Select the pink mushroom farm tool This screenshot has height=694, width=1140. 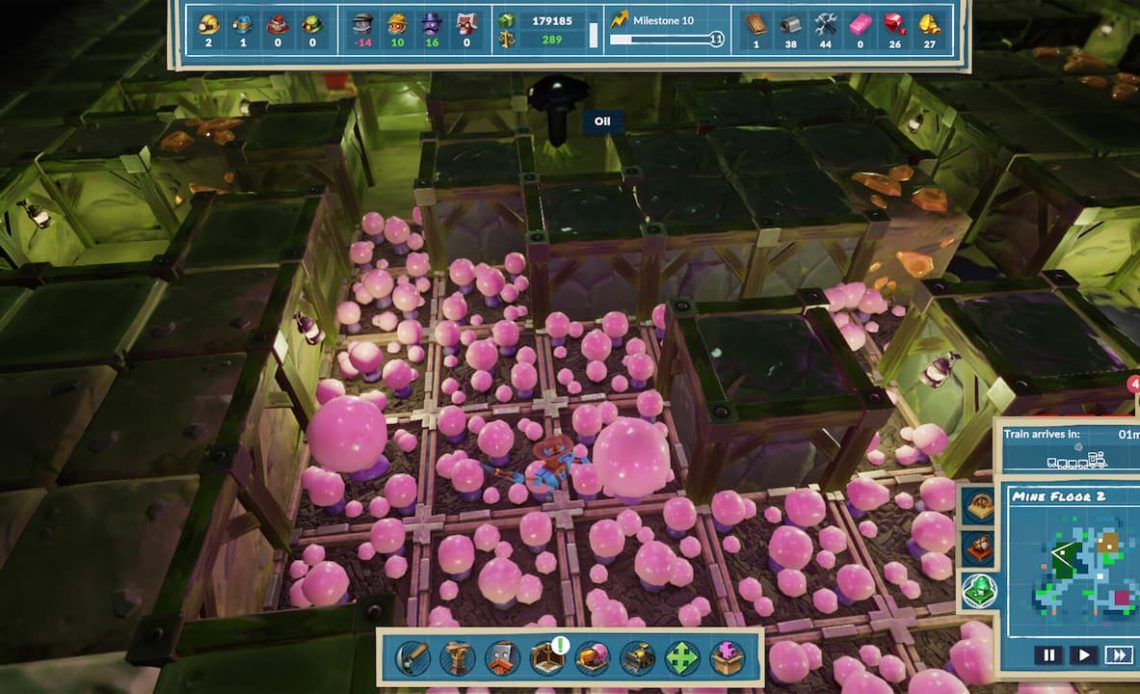[x=592, y=657]
